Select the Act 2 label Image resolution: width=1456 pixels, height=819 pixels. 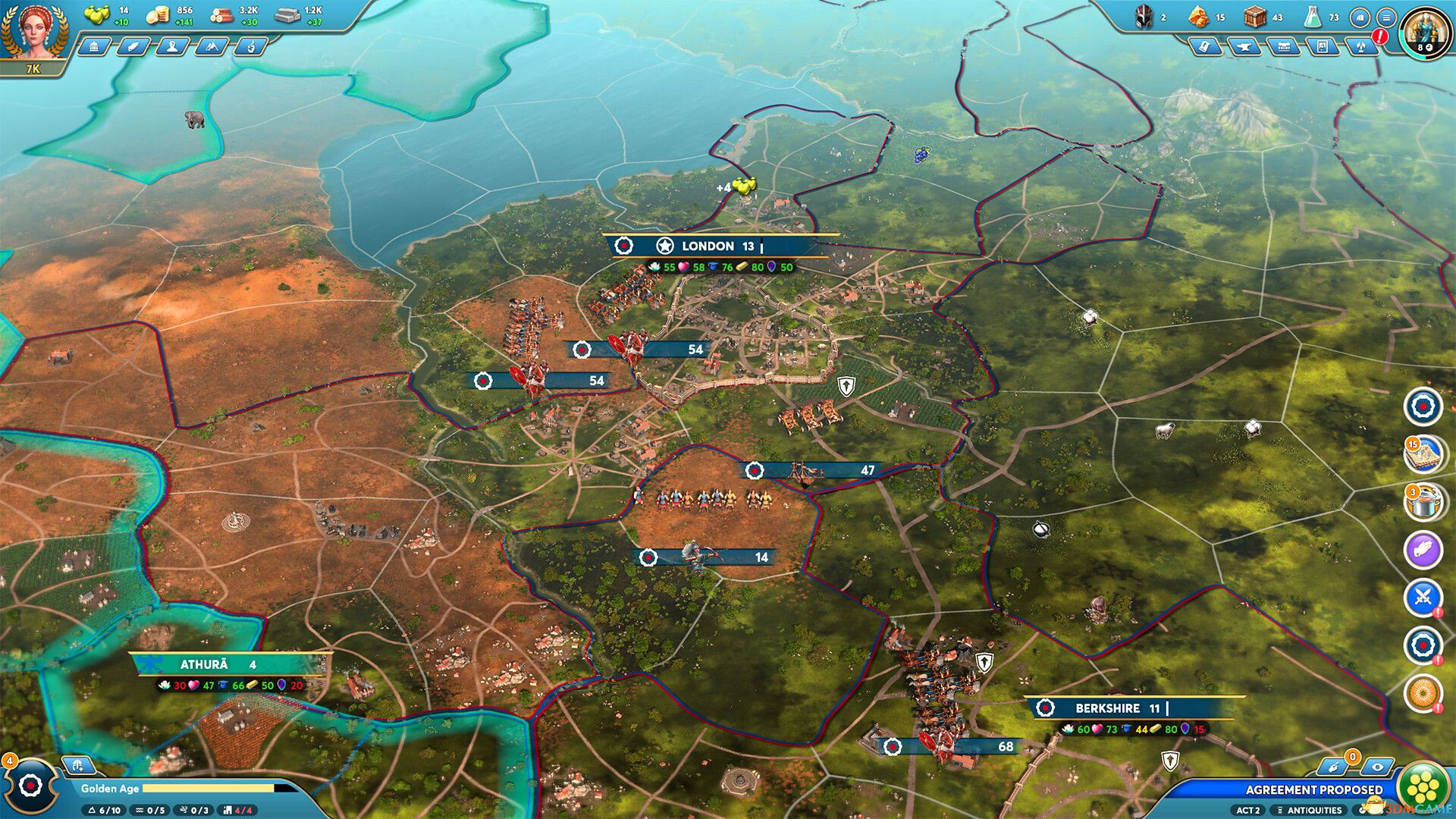pos(1248,811)
